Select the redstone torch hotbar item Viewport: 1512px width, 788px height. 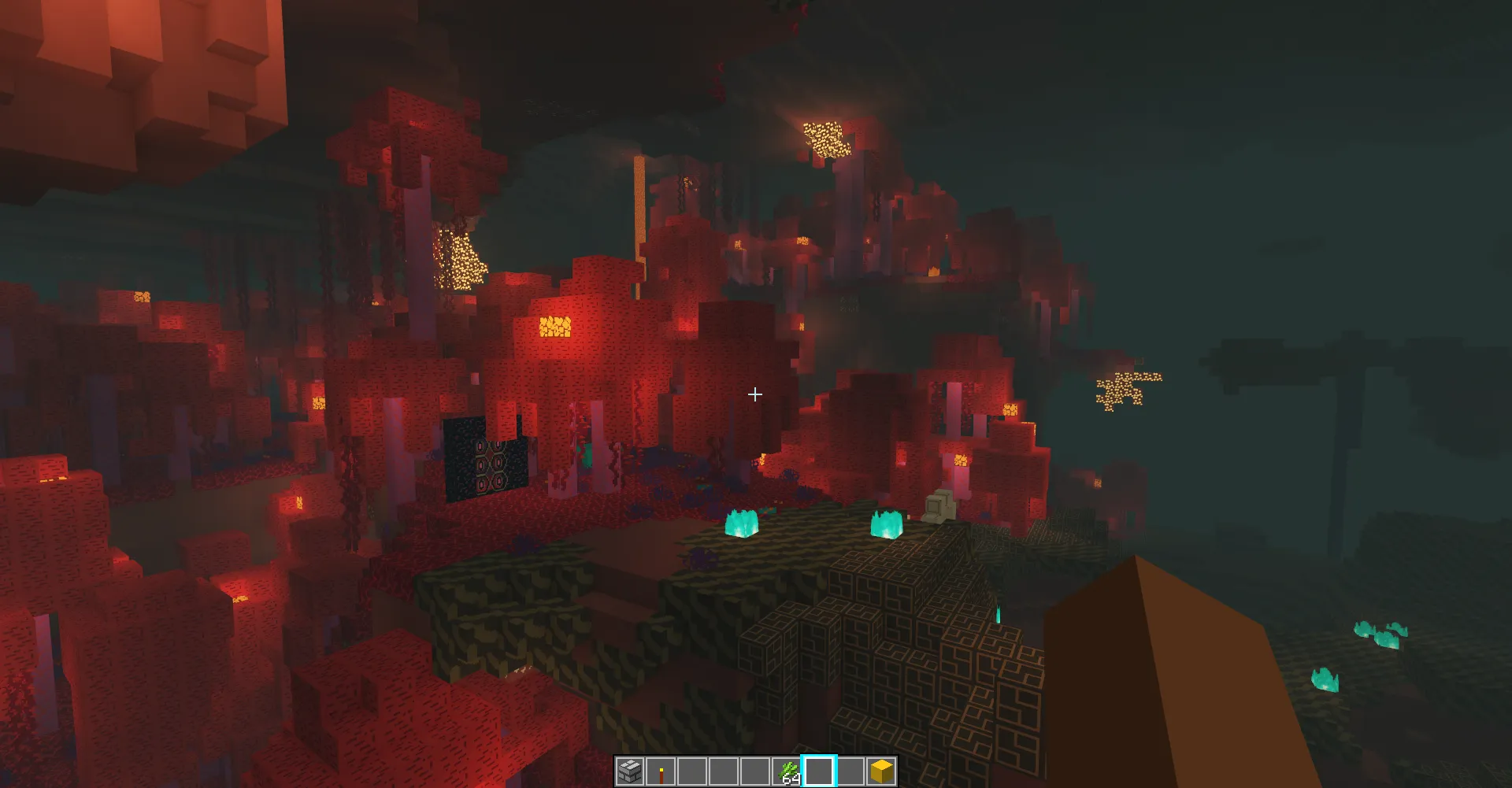coord(661,772)
